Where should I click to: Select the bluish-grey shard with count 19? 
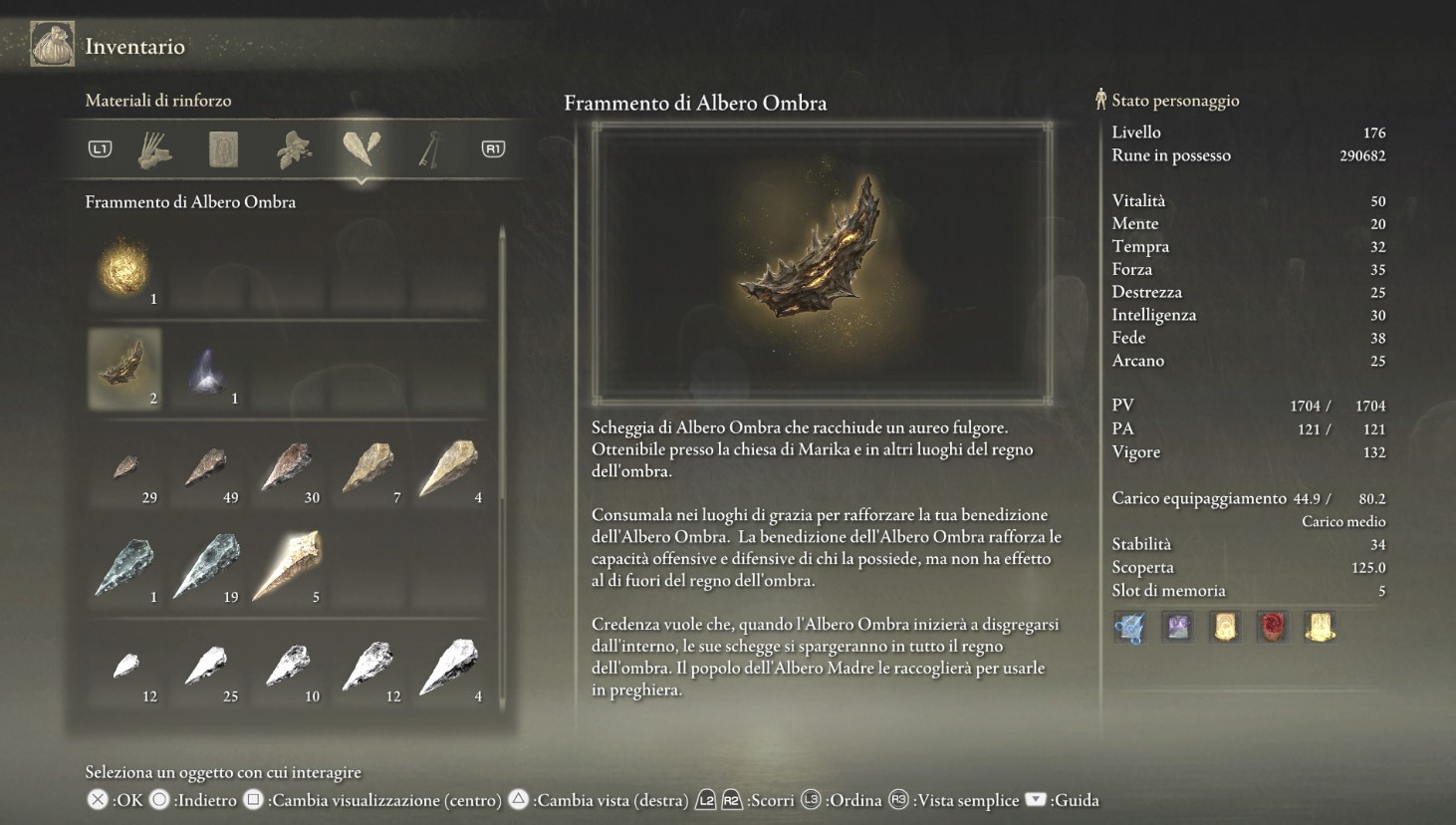[x=206, y=568]
